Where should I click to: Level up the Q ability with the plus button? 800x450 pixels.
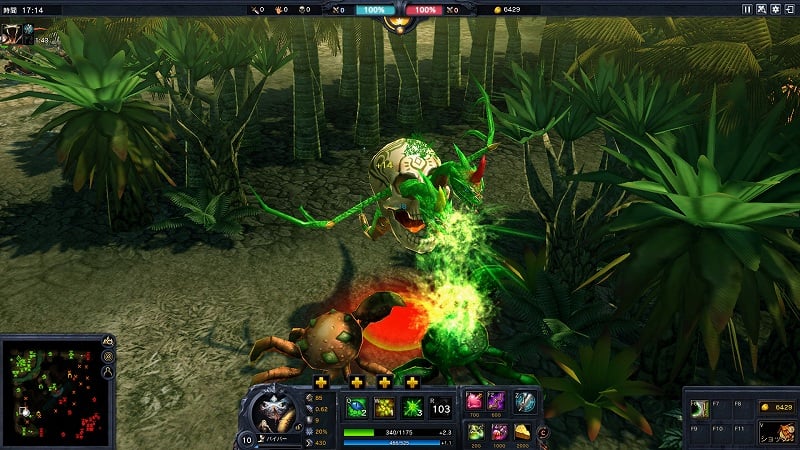click(x=321, y=382)
